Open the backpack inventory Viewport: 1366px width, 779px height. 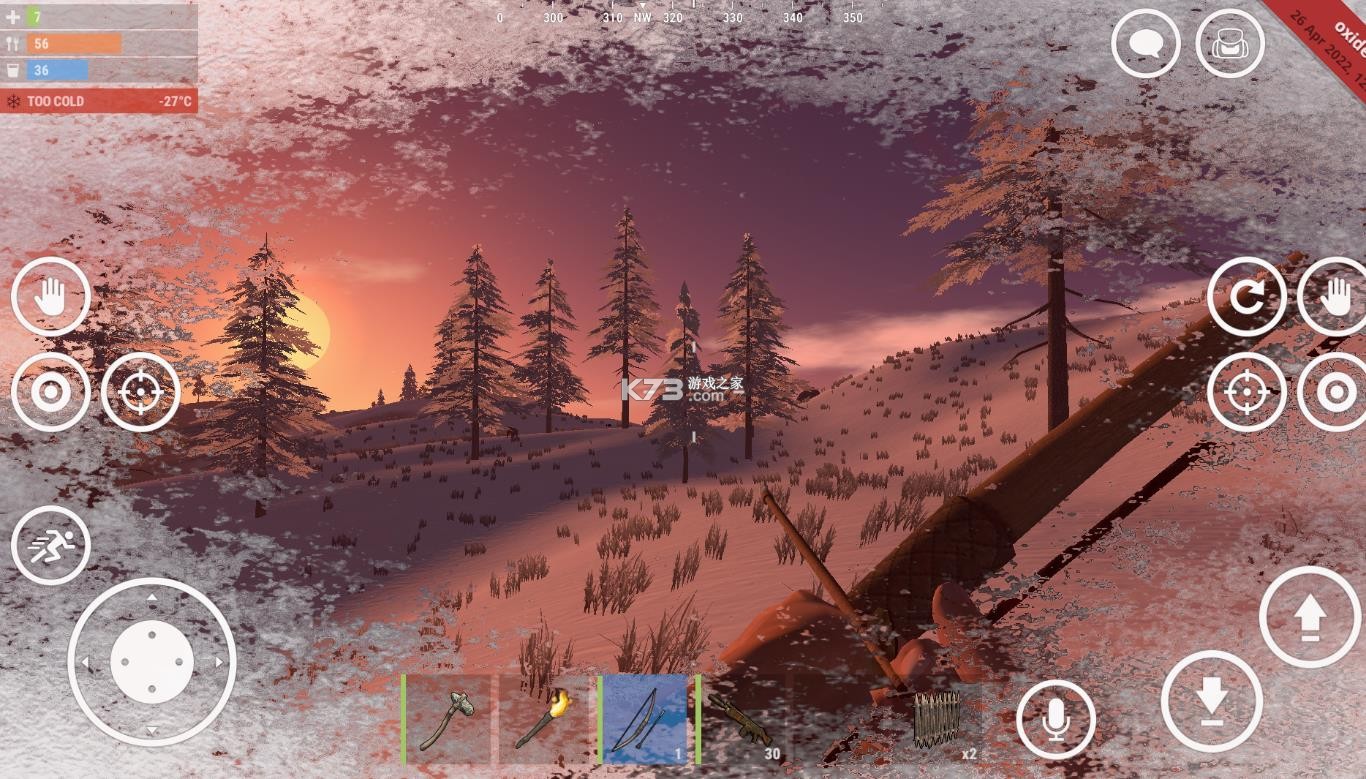1230,44
